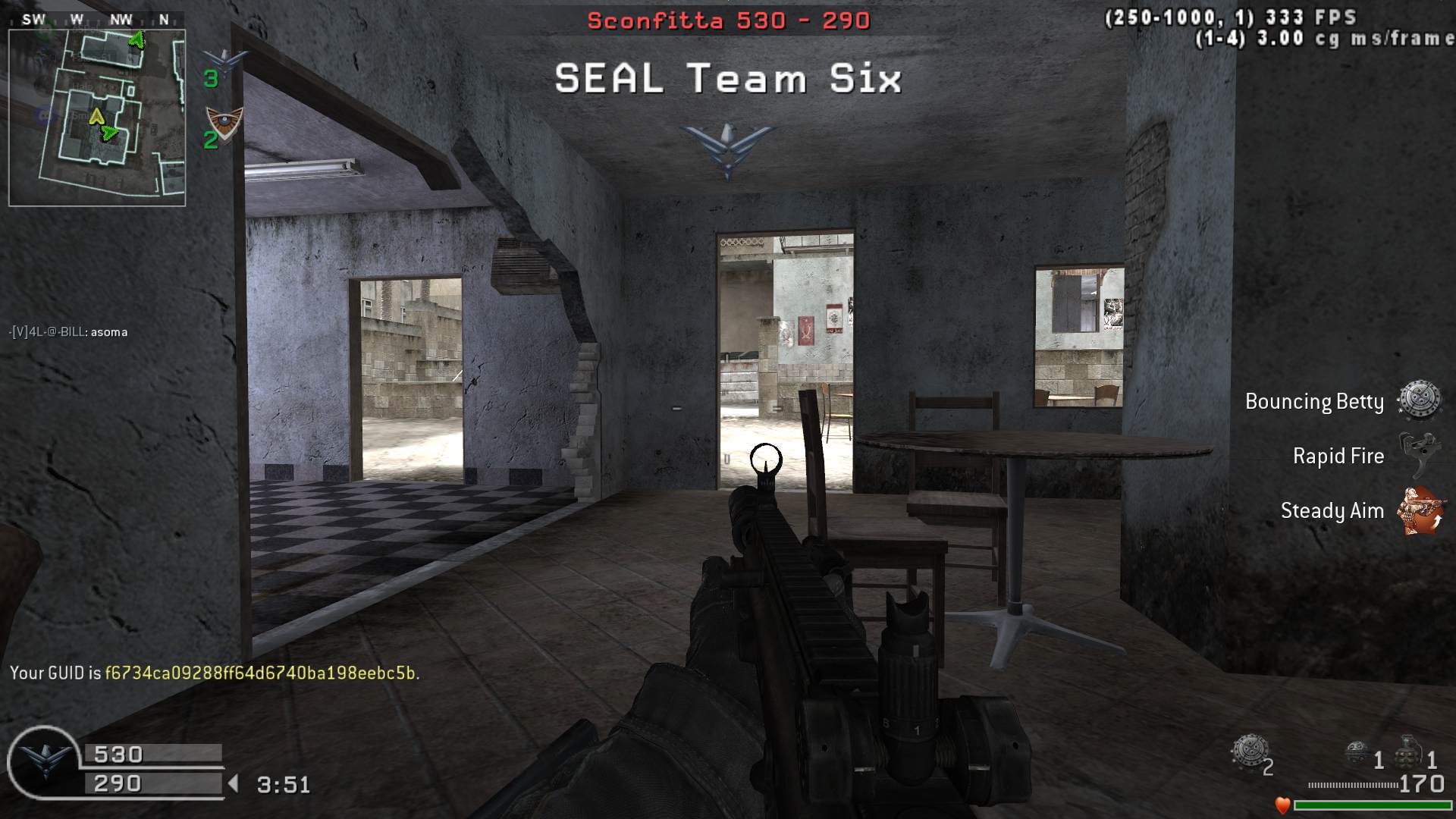Image resolution: width=1456 pixels, height=819 pixels.
Task: Click the Steady Aim perk icon
Action: point(1420,510)
